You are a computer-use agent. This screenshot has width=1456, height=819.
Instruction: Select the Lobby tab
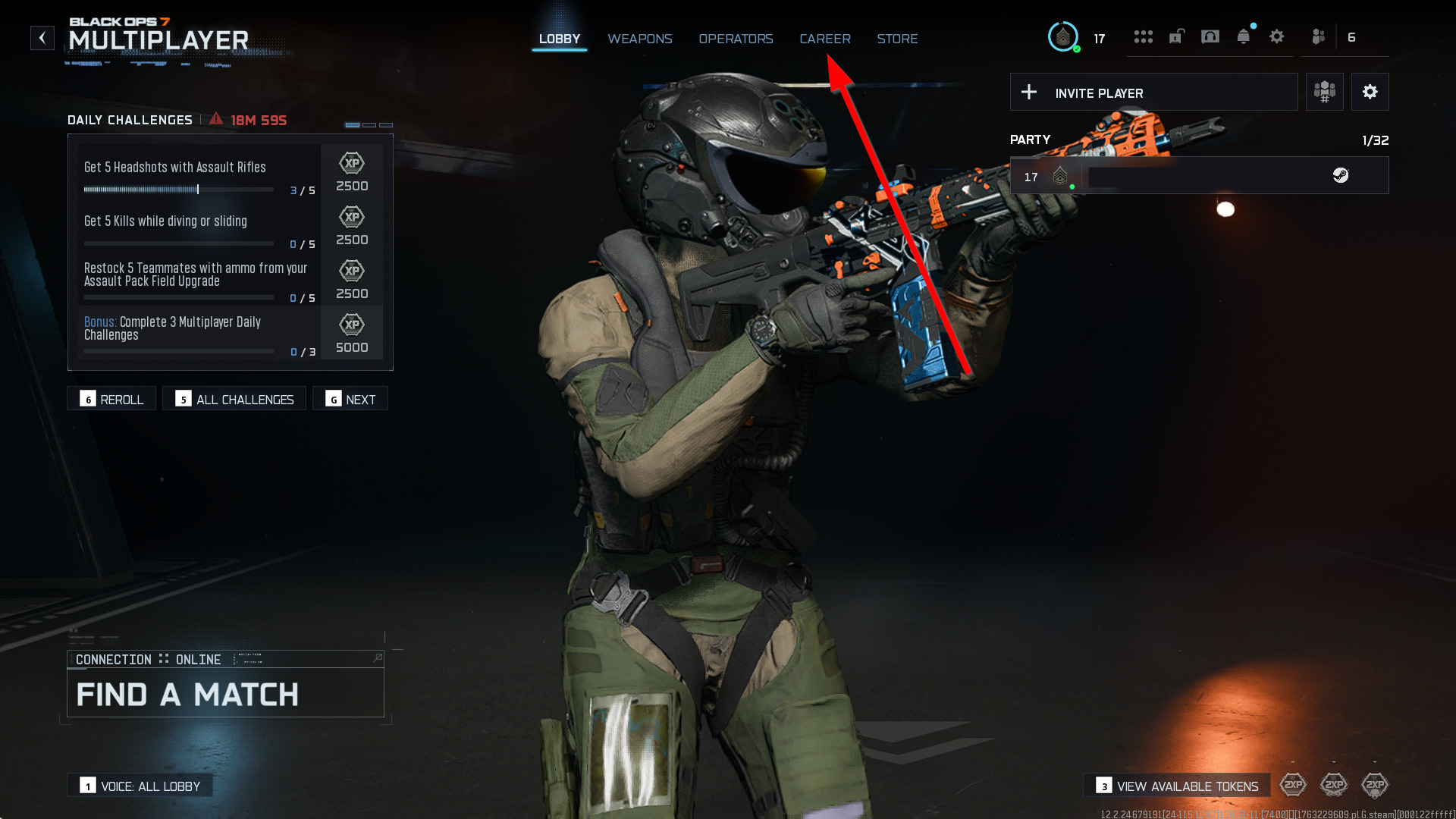click(x=559, y=39)
